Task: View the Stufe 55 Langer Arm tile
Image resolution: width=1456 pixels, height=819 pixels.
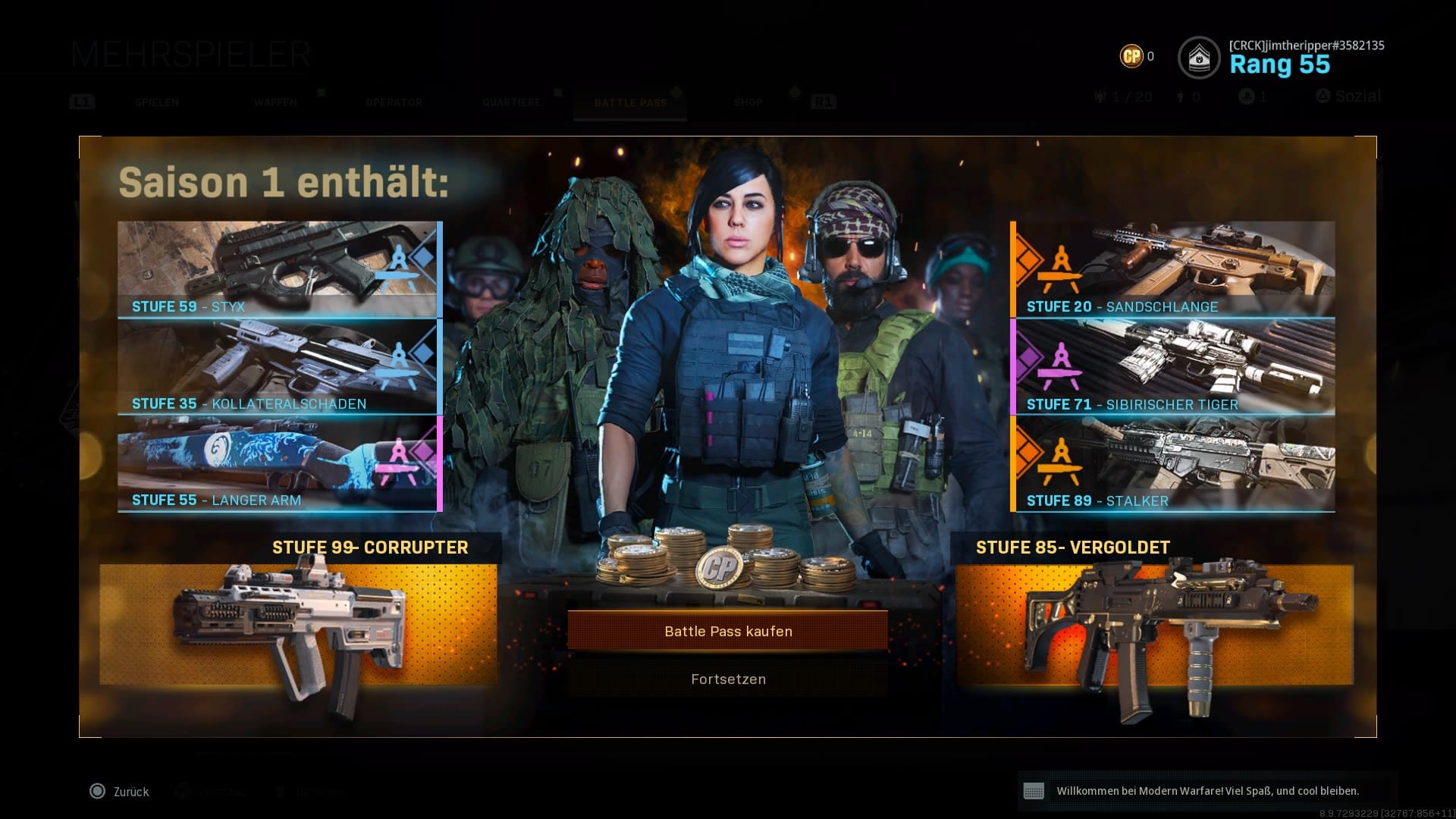Action: (279, 463)
